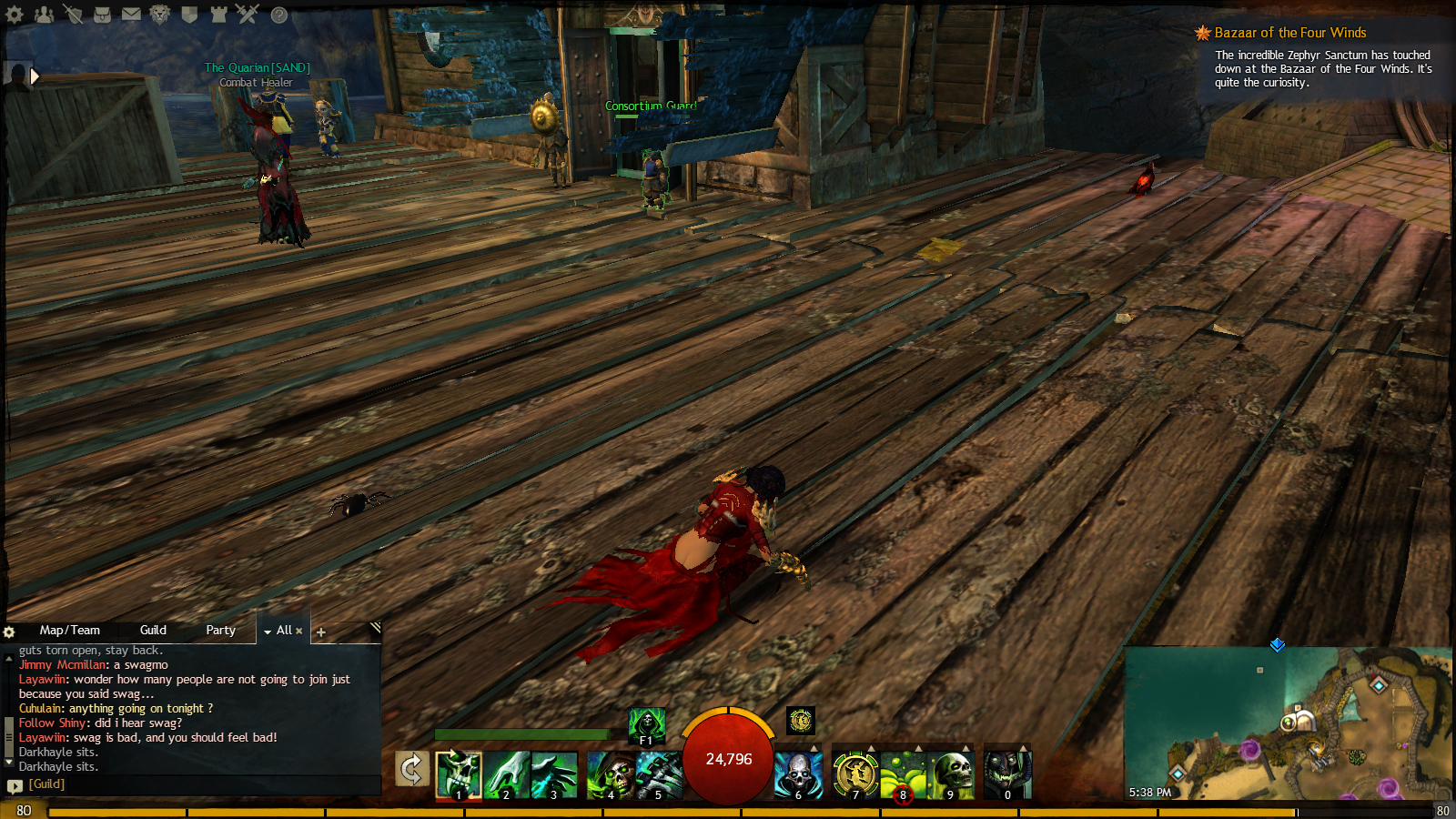Open the Hero panel sword-and-shield icon

click(75, 15)
